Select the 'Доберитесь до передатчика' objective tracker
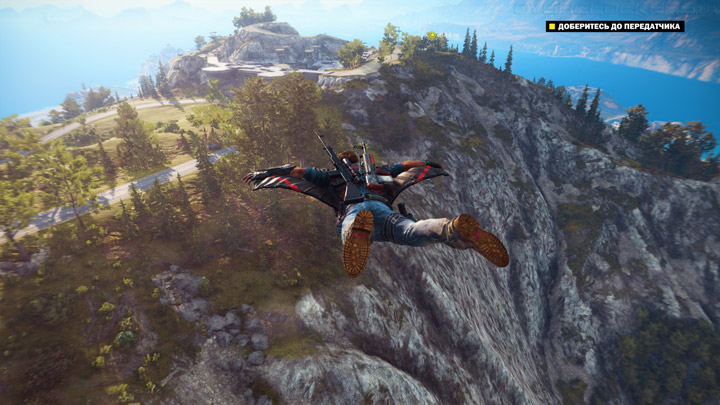The image size is (720, 405). [615, 26]
